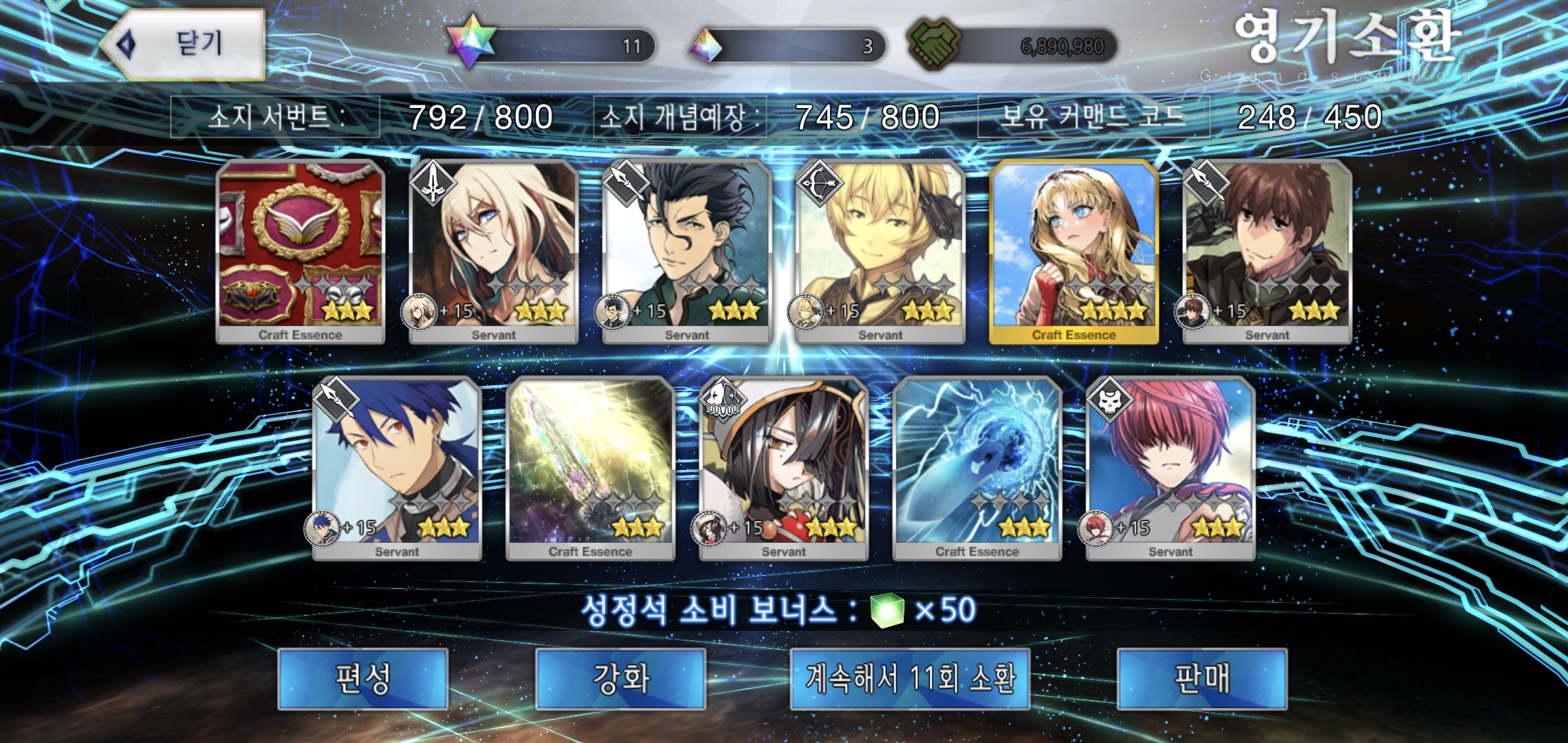Select the blue lightning orb Craft Essence card
Screen dimensions: 1568x743
977,468
